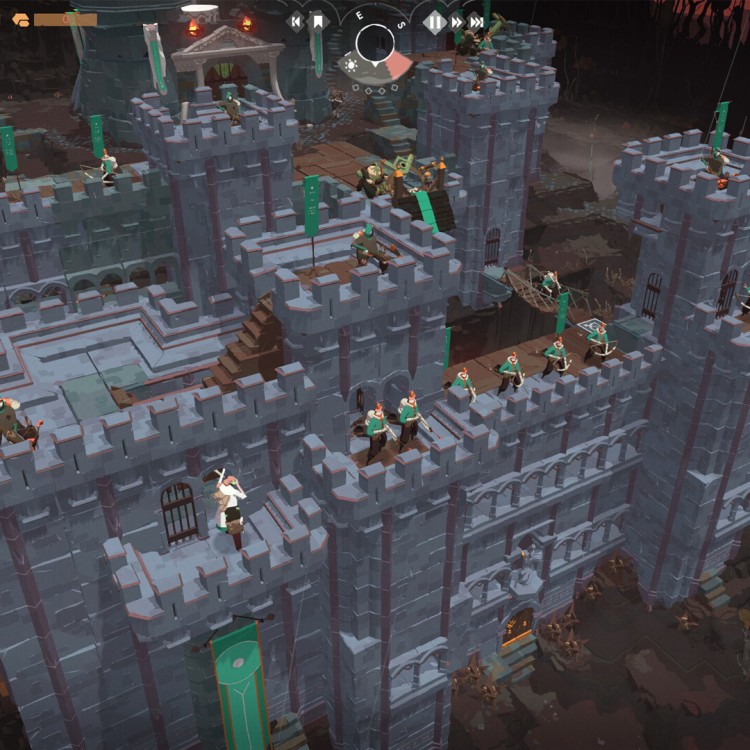Select the sun daytime icon on the dial

click(350, 65)
